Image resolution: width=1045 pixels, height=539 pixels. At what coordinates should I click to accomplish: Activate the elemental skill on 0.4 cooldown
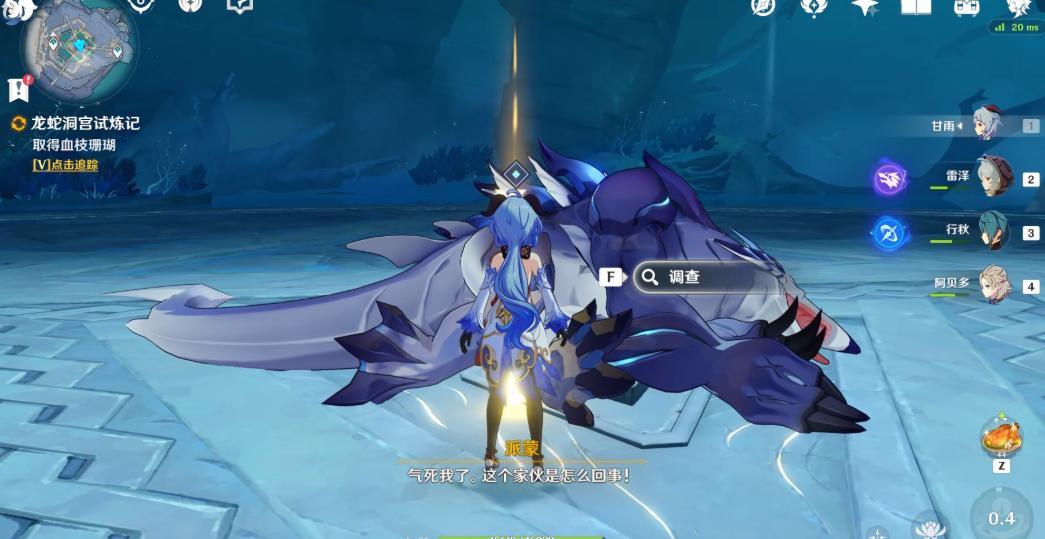1001,516
